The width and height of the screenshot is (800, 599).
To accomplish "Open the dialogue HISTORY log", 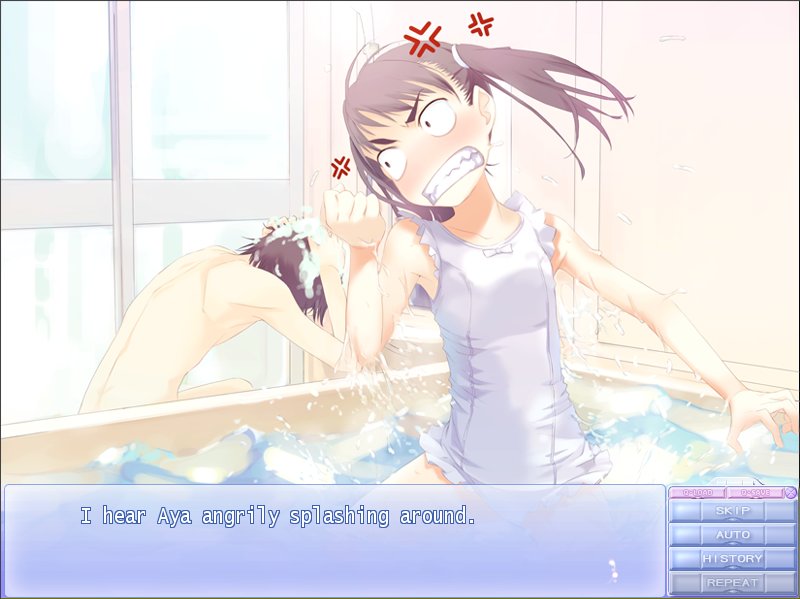I will click(732, 559).
